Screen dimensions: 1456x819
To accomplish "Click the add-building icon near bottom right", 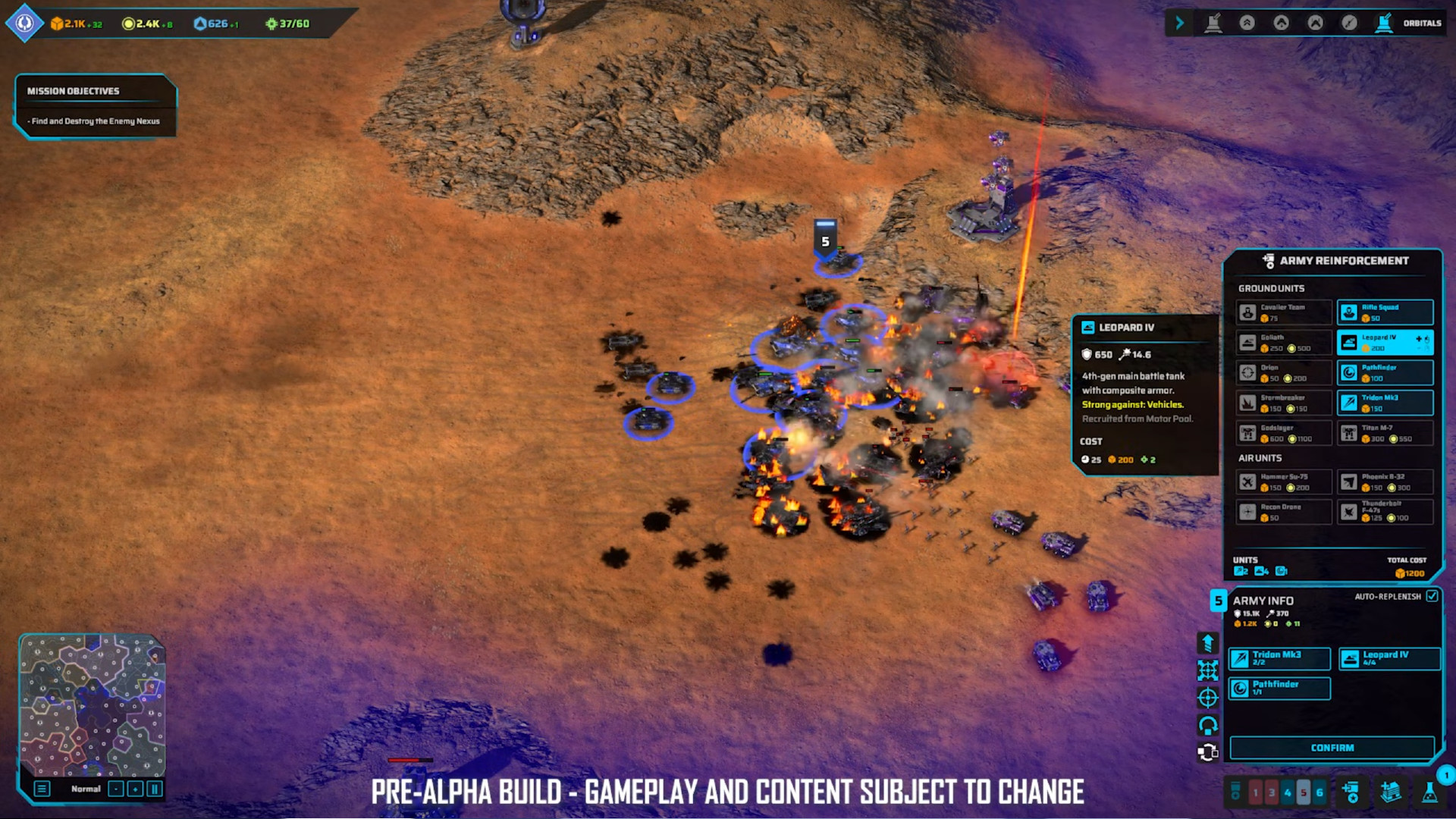I will click(1391, 794).
